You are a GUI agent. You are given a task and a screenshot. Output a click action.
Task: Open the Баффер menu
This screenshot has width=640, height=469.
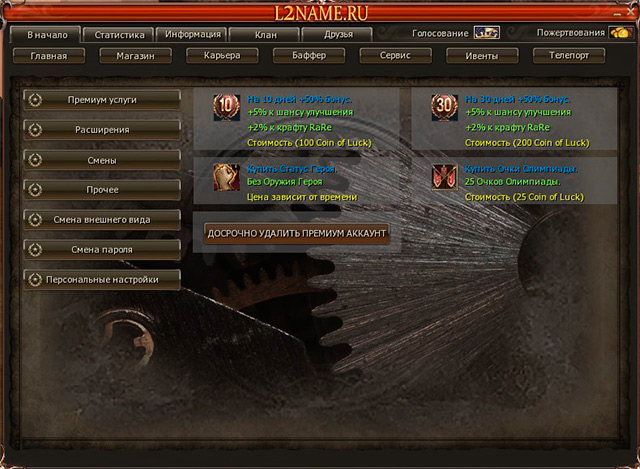[307, 56]
